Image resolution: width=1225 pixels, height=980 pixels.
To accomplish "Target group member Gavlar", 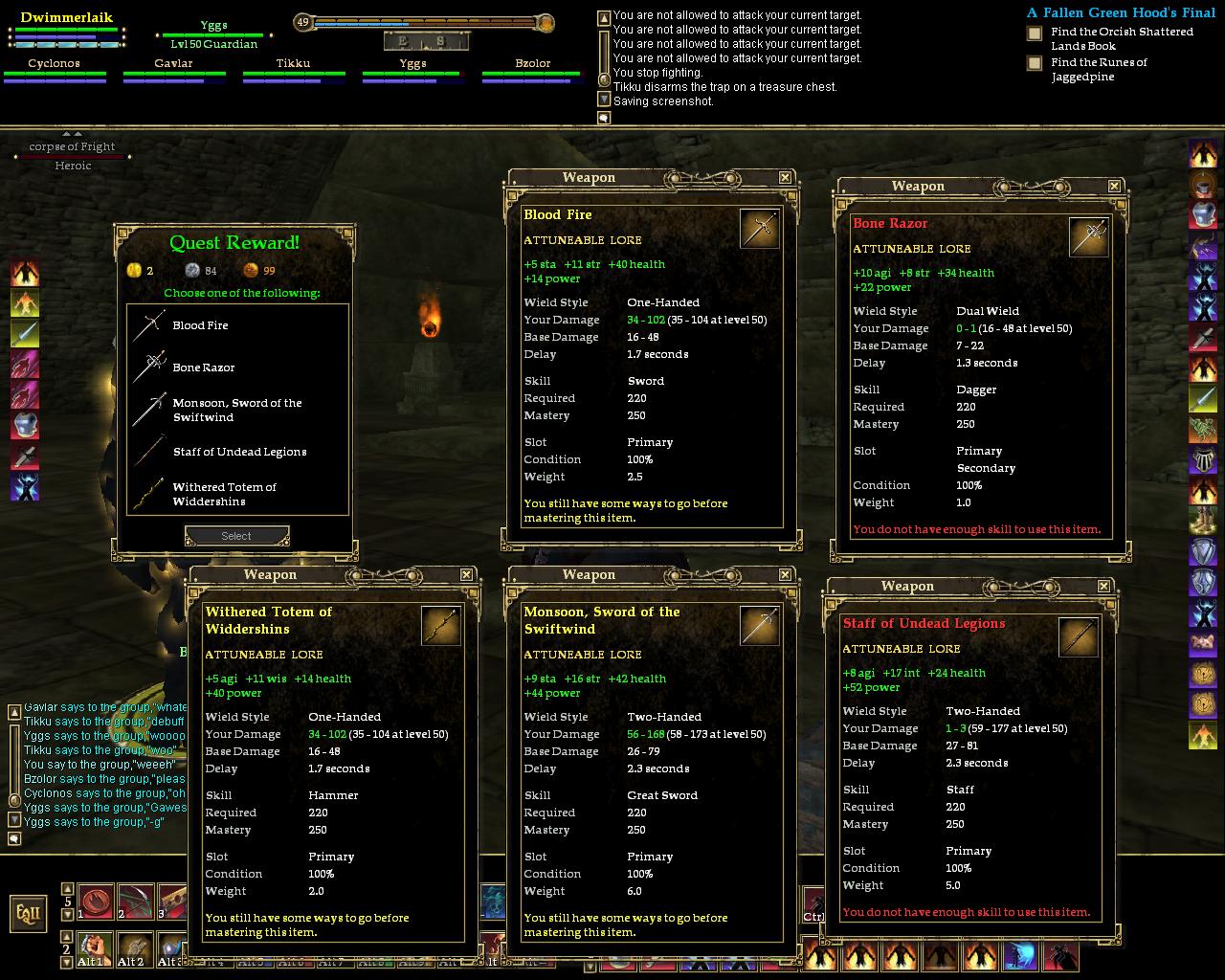I will pyautogui.click(x=173, y=64).
